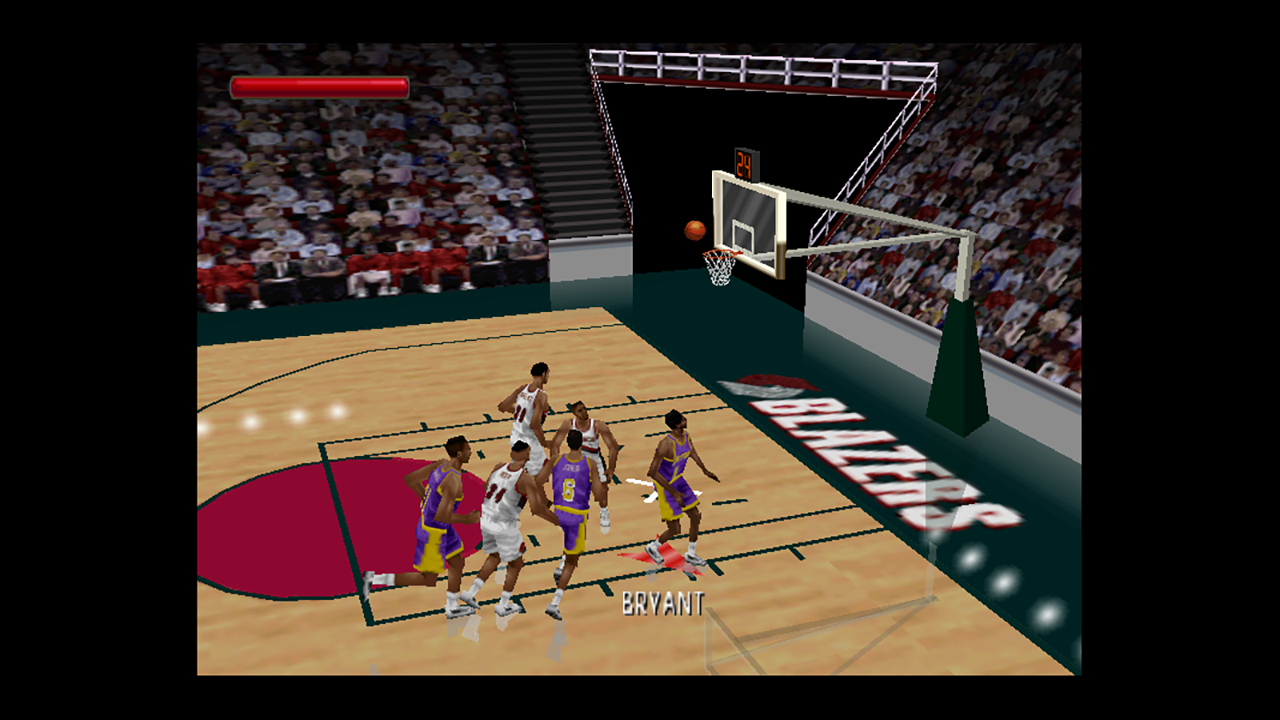Screen dimensions: 1280x720
Task: Click the basketball in mid-air
Action: point(693,228)
